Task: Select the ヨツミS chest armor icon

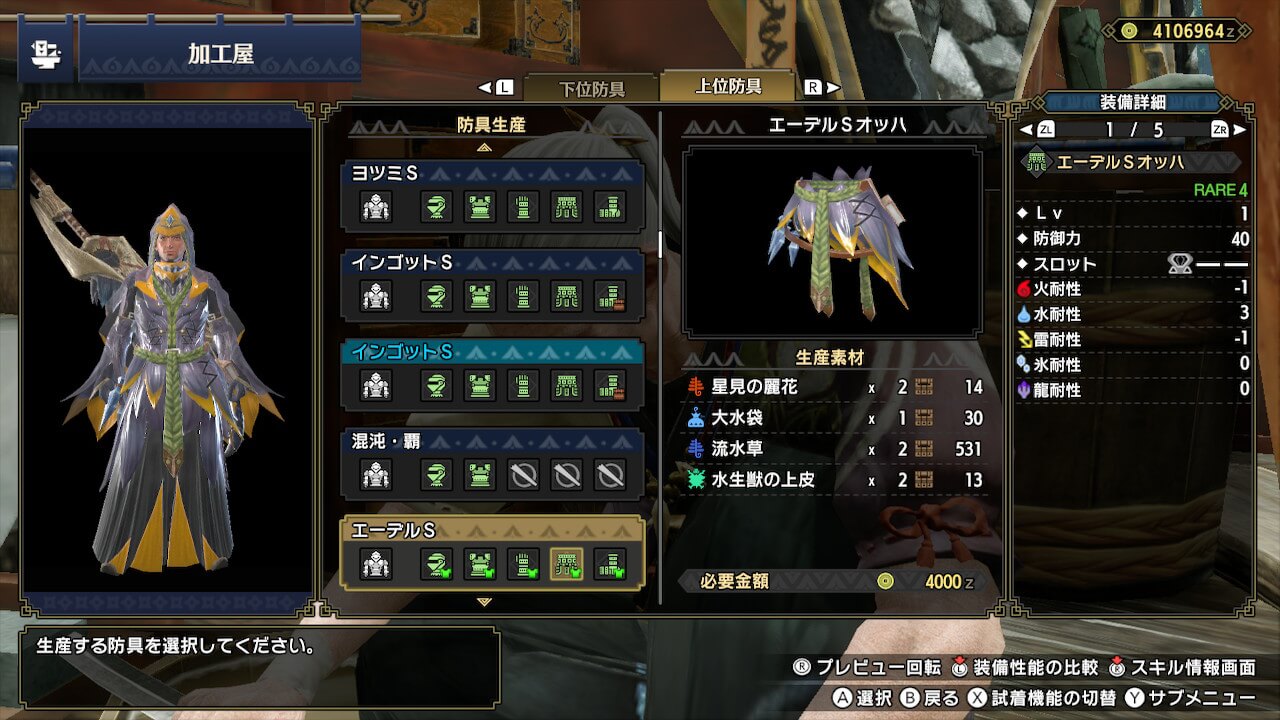Action: pos(480,207)
